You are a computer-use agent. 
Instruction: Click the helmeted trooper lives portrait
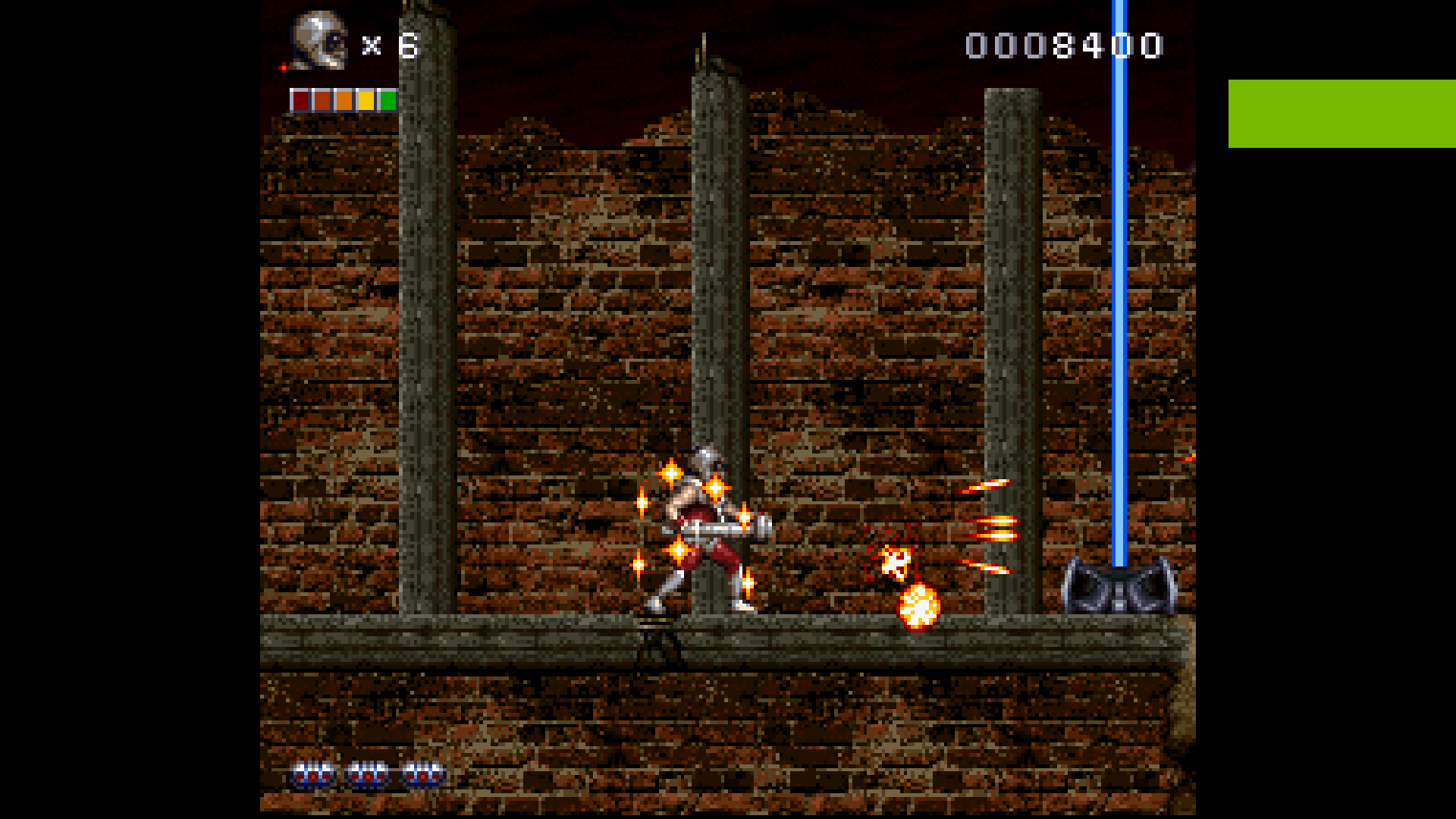(x=320, y=41)
